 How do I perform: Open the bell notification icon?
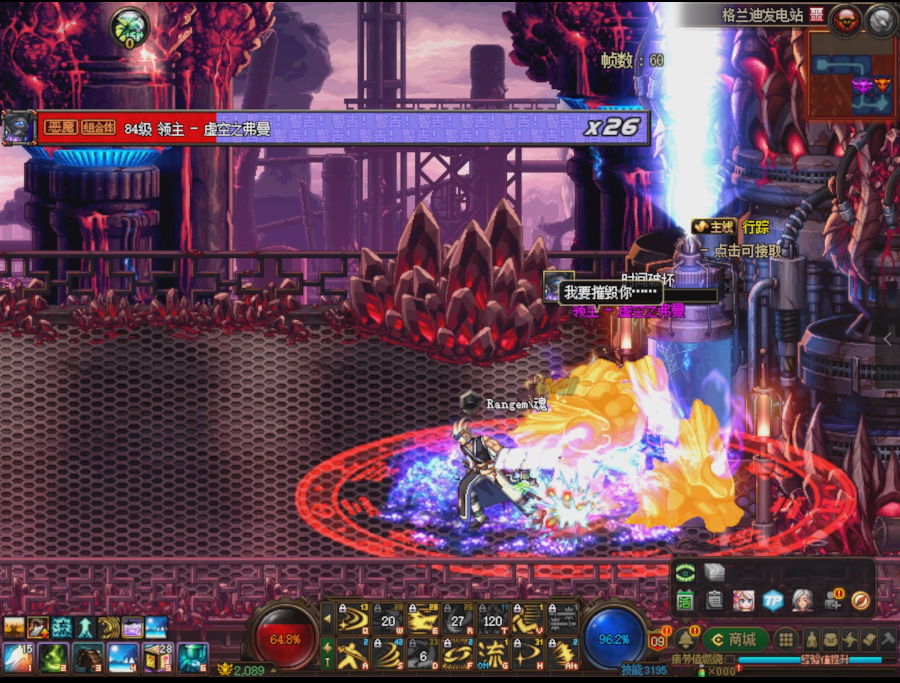point(686,639)
